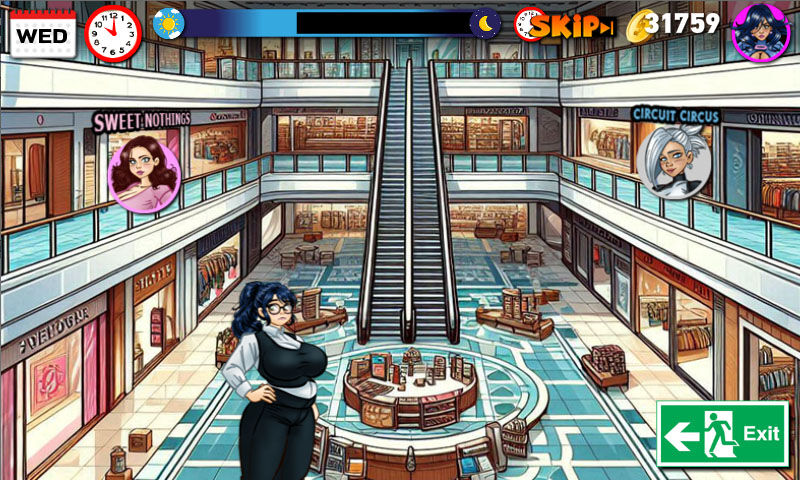Click the red clock icon

pyautogui.click(x=113, y=32)
